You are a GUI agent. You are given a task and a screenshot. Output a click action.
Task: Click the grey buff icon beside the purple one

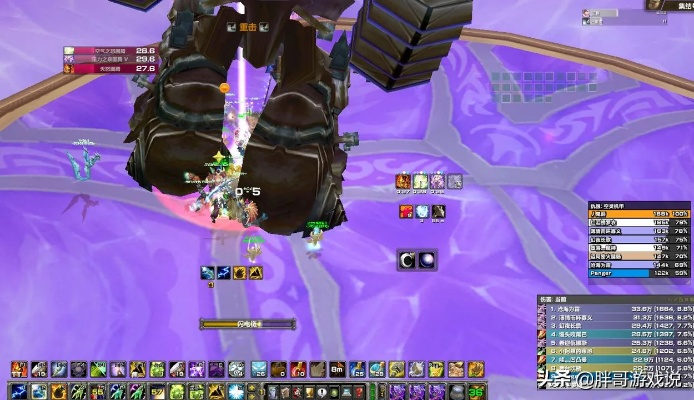coord(455,181)
